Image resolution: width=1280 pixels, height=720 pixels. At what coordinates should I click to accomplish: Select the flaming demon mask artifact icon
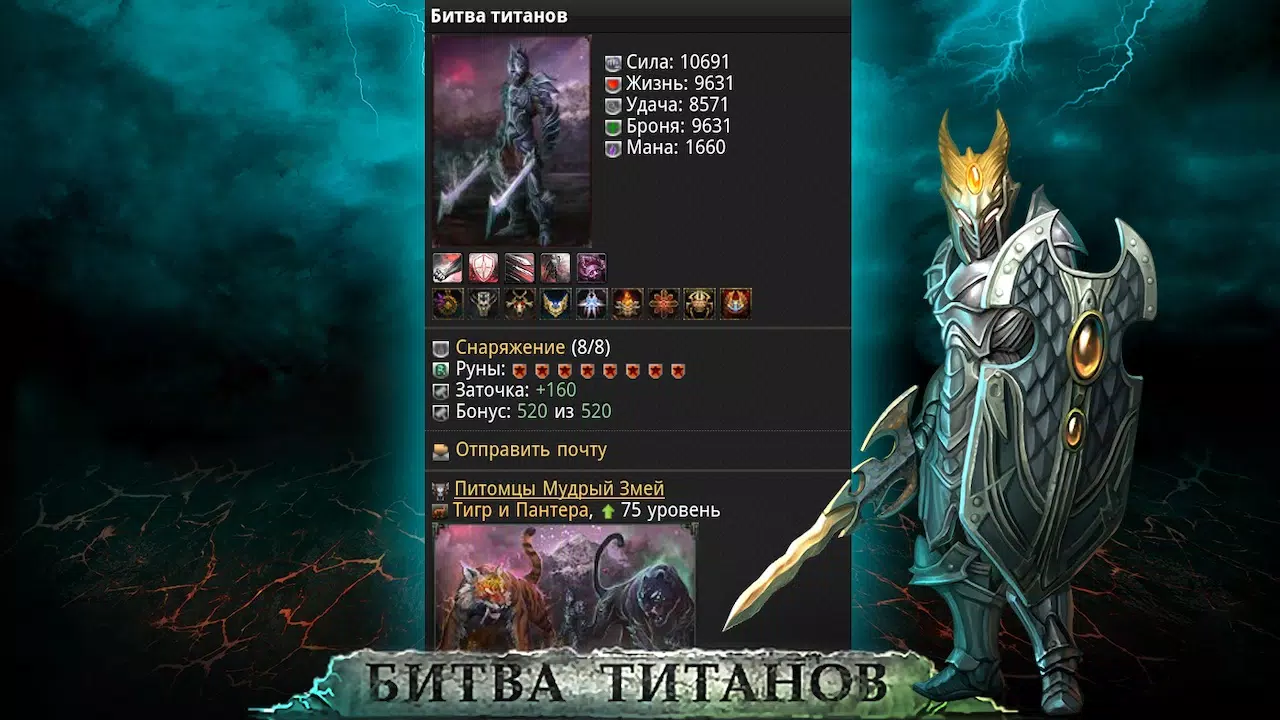pyautogui.click(x=627, y=302)
